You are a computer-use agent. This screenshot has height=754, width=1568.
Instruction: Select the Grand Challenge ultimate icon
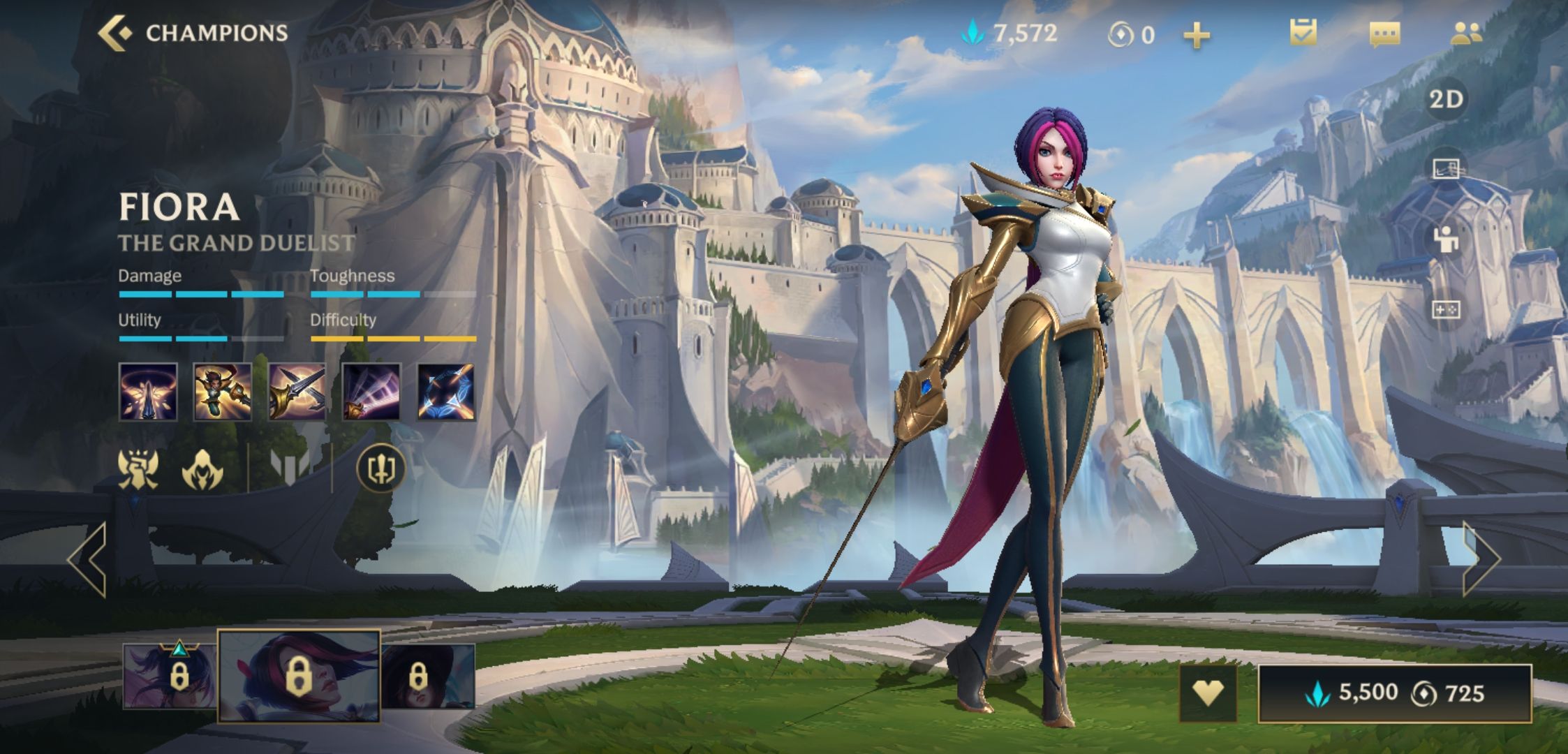coord(446,392)
